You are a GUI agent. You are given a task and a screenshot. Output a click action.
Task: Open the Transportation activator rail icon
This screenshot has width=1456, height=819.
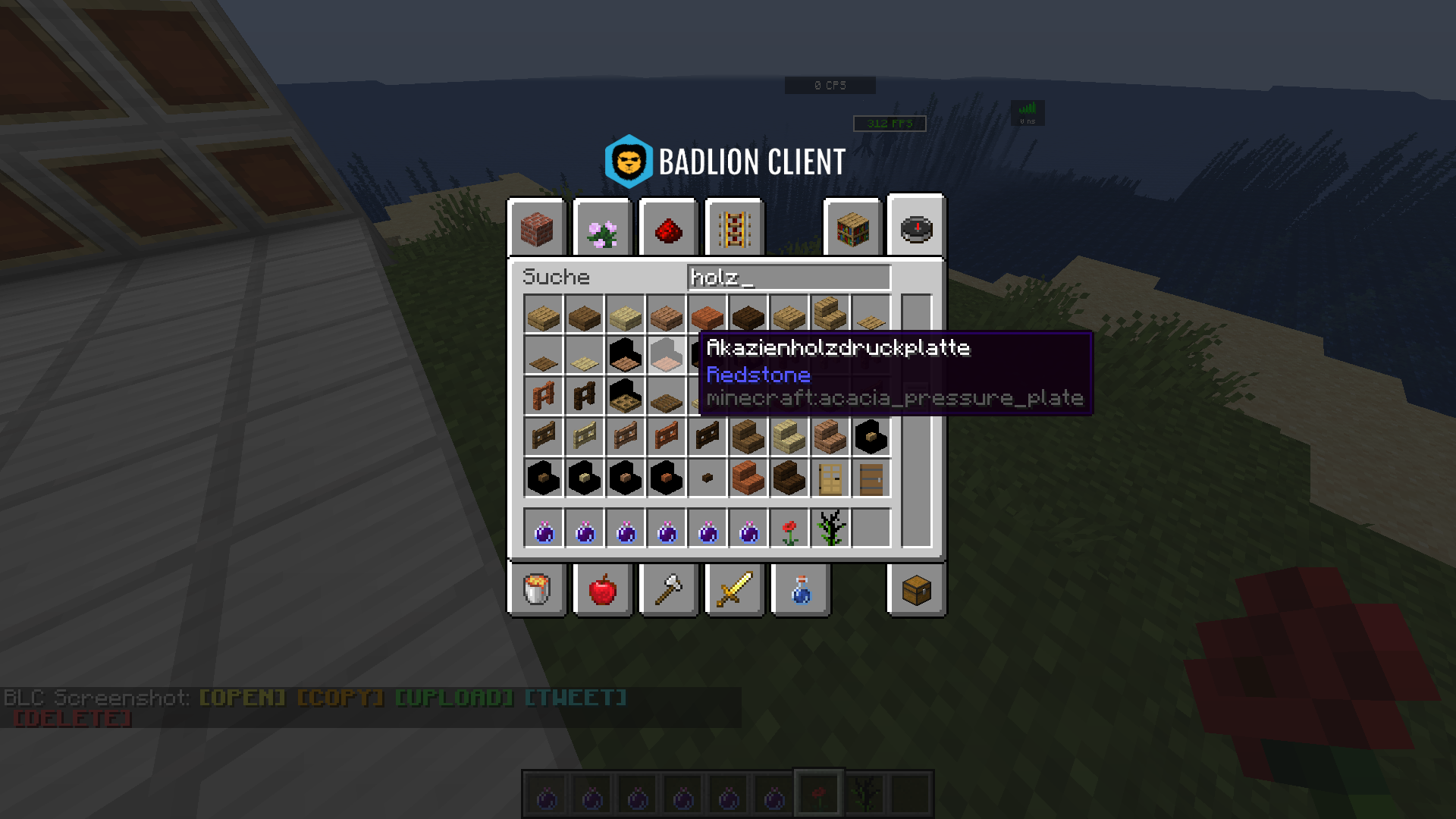(x=733, y=227)
